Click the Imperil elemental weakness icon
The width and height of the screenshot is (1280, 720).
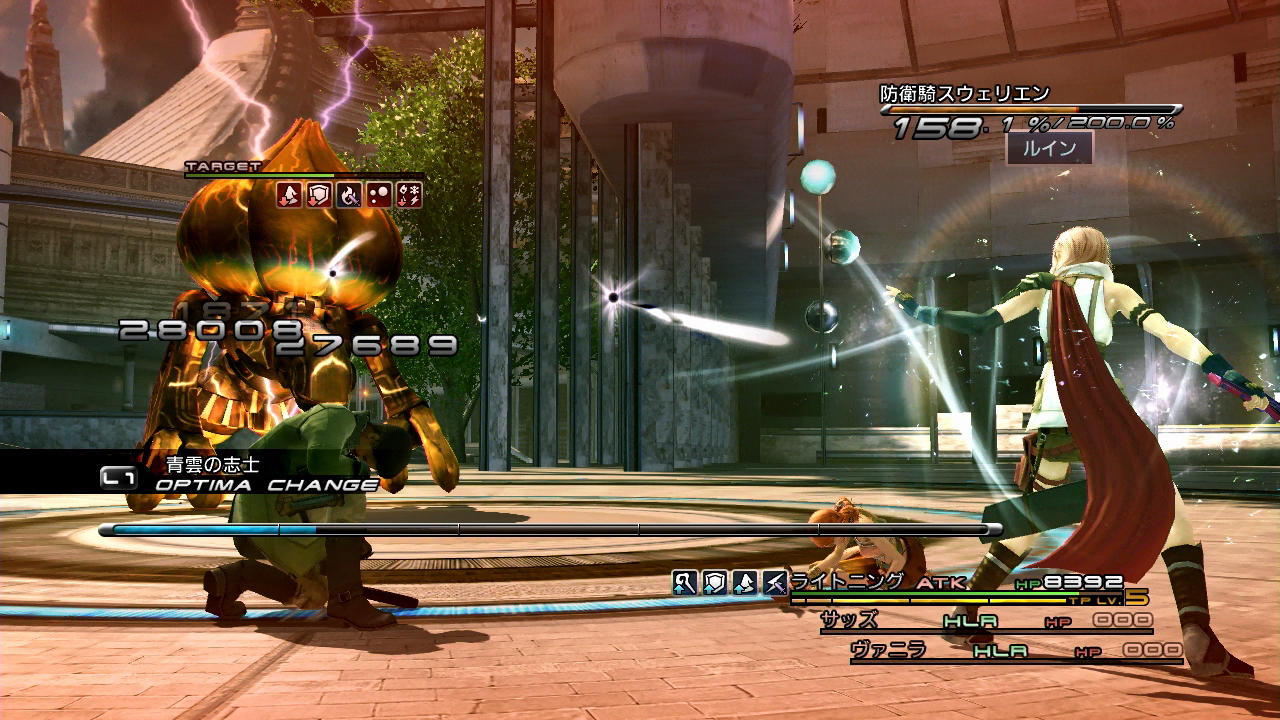point(409,195)
